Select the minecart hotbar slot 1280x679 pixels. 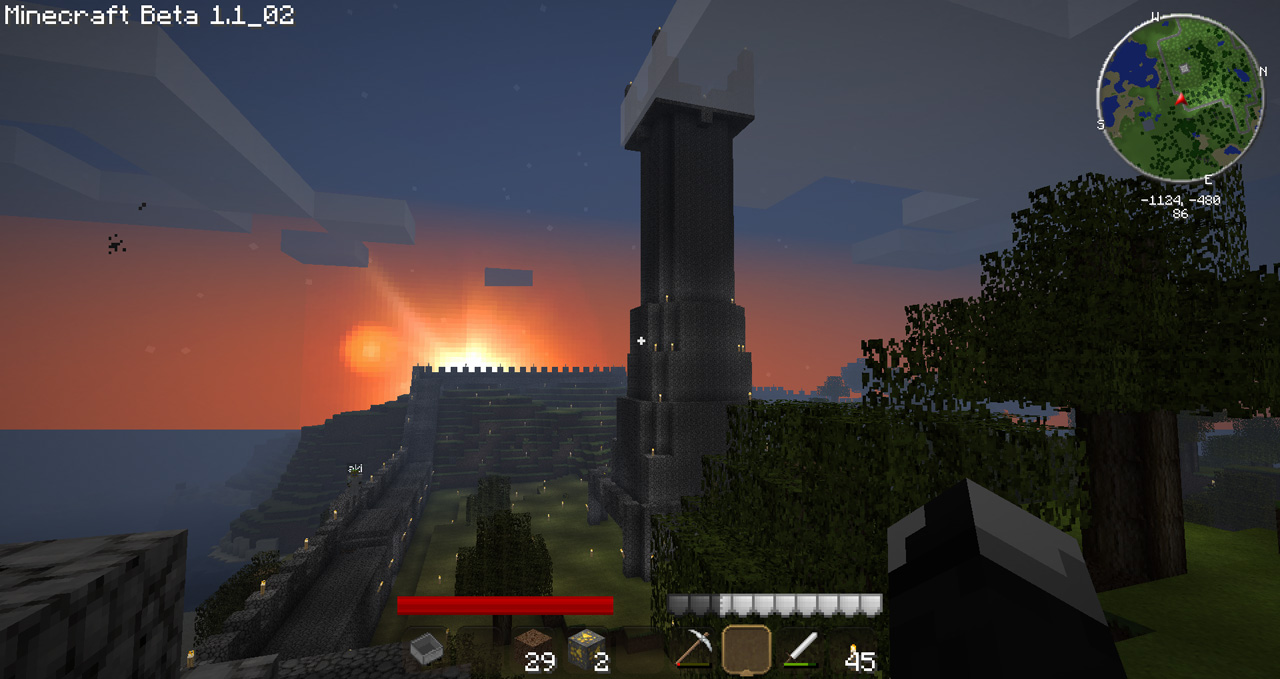point(426,650)
